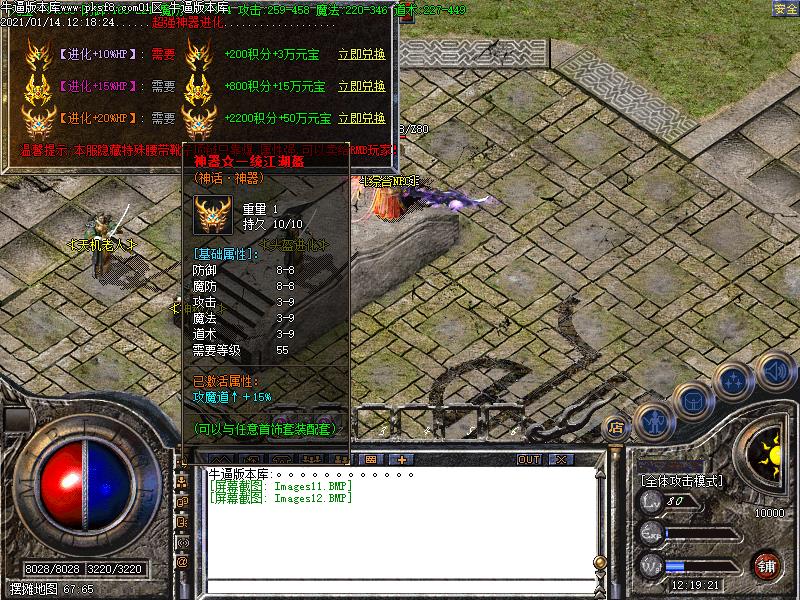Open the 店 shop round button

pyautogui.click(x=616, y=428)
